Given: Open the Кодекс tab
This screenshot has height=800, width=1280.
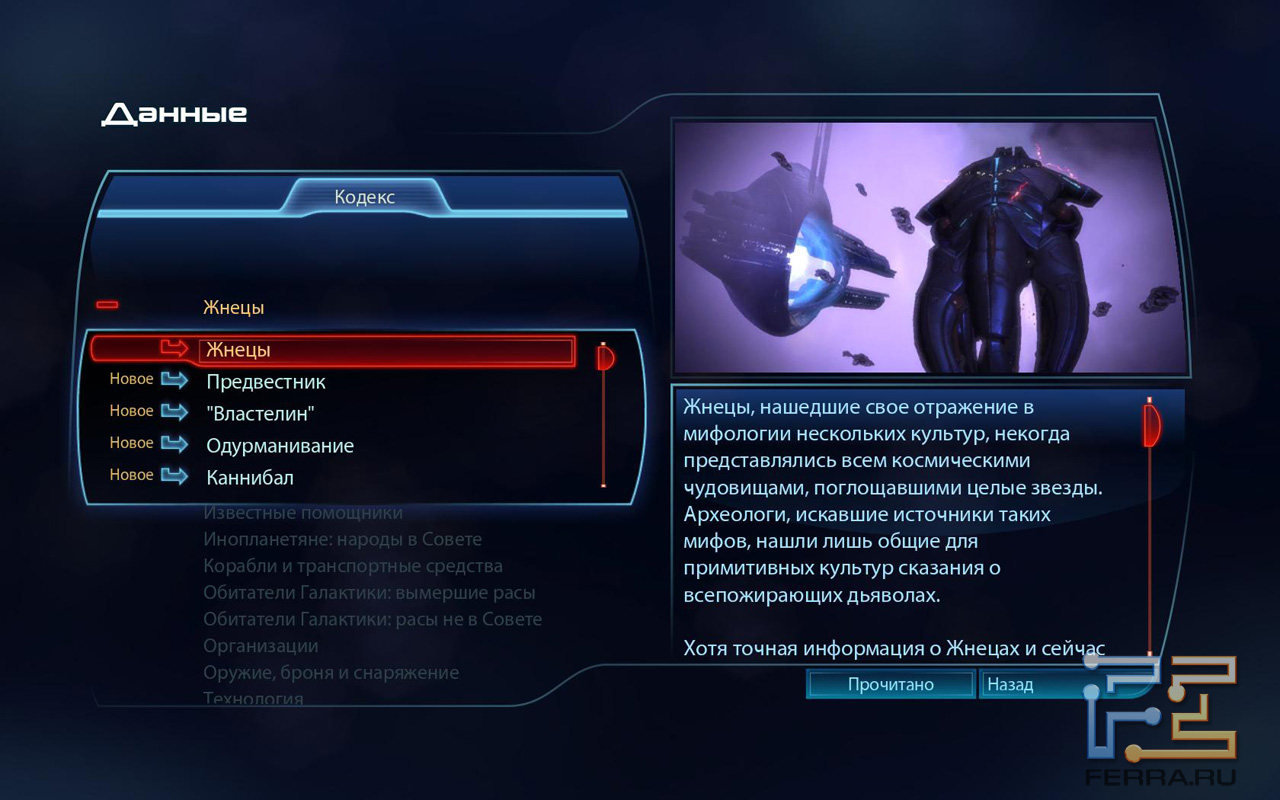Looking at the screenshot, I should 365,197.
